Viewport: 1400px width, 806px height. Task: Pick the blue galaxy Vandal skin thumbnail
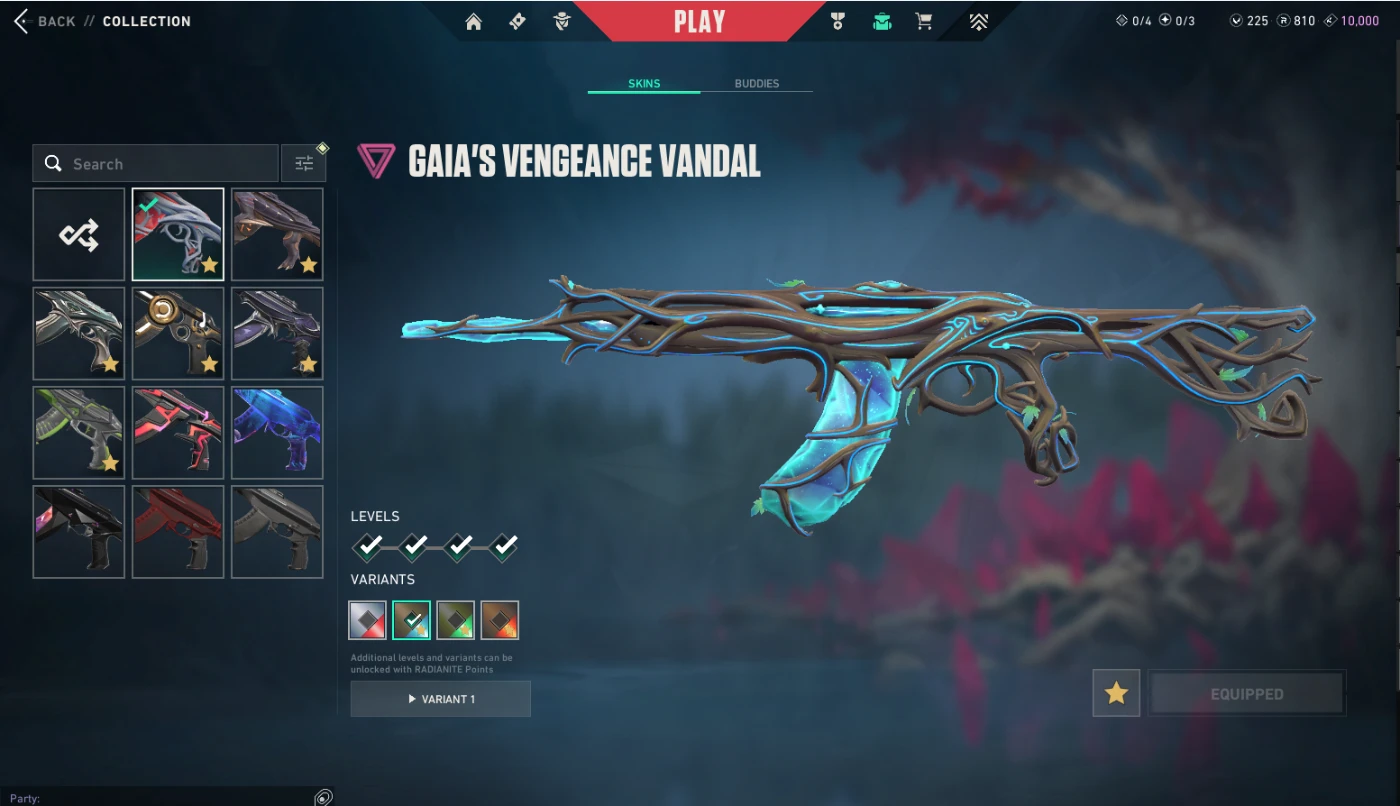click(277, 432)
